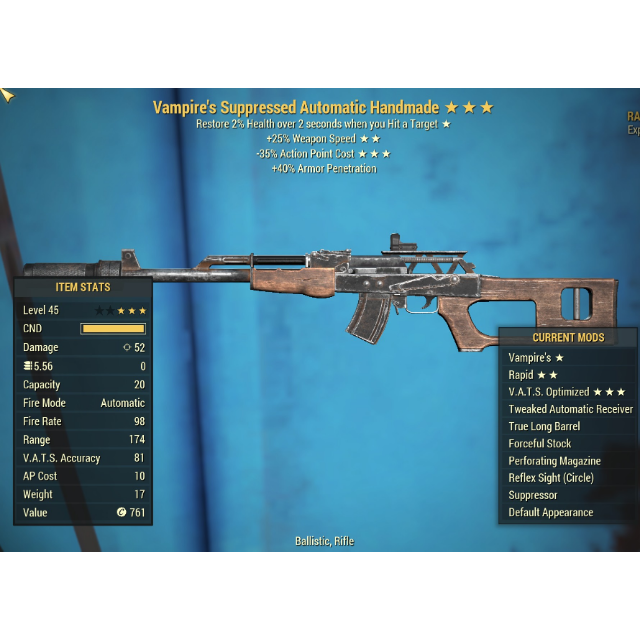
Task: Highlight the Tweaked Automatic Receiver mod
Action: 570,409
